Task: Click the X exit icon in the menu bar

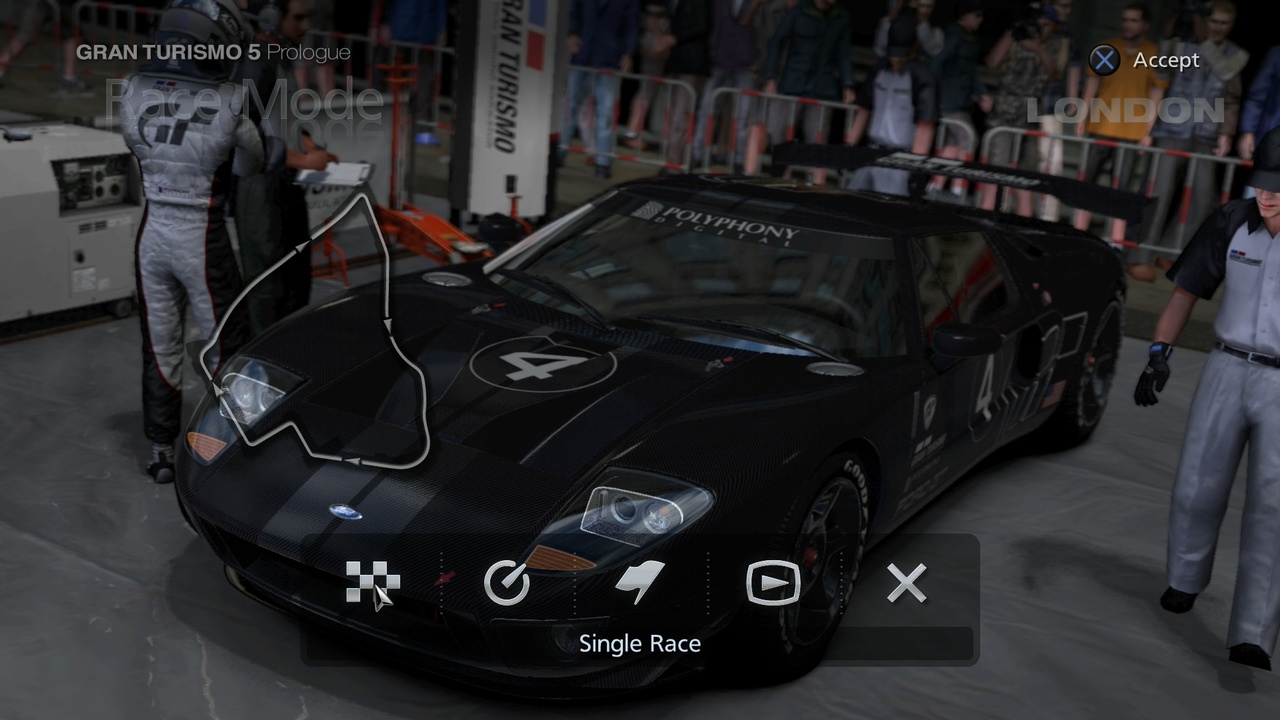Action: tap(905, 582)
